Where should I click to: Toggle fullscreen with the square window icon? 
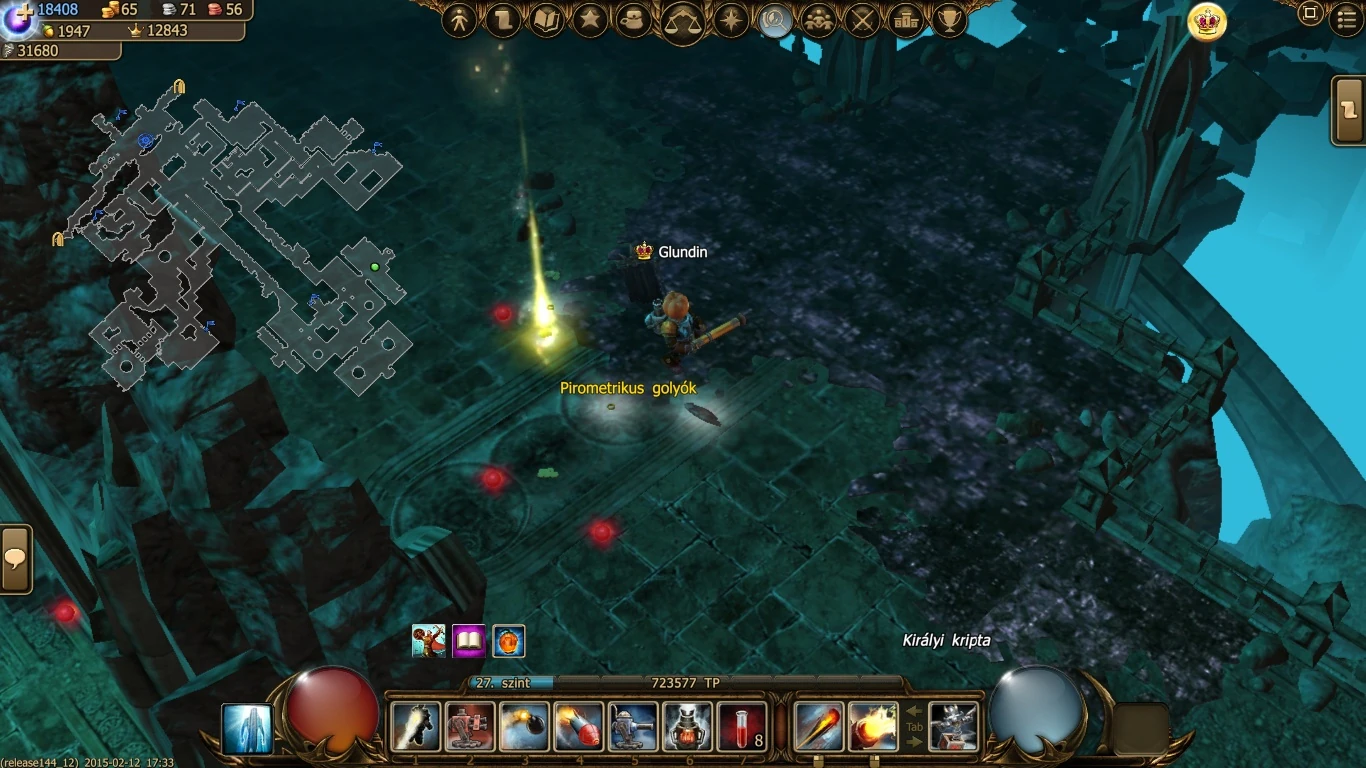[1310, 14]
